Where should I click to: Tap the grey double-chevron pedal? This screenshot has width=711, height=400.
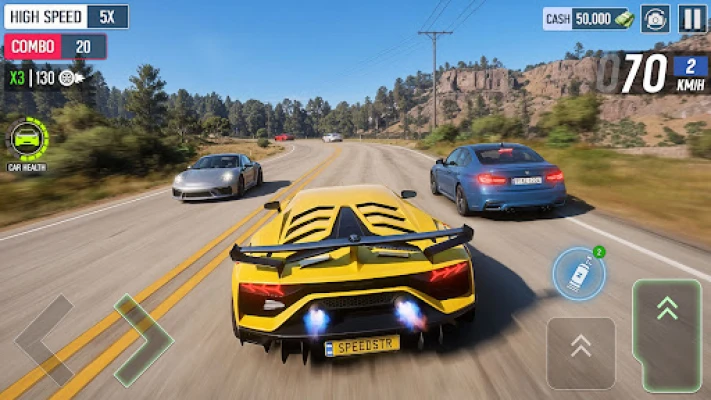(x=581, y=351)
